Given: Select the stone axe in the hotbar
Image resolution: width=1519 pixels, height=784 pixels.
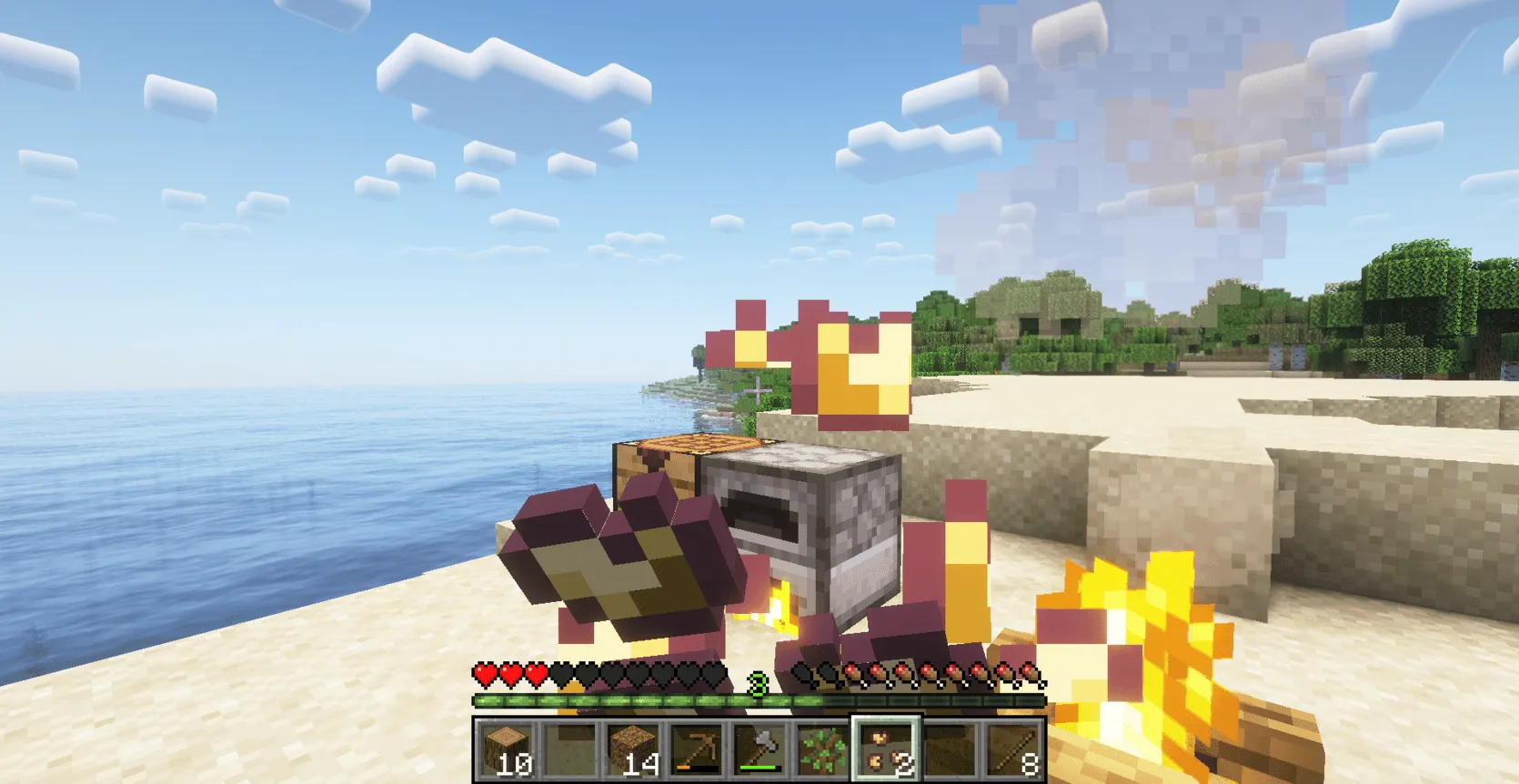Looking at the screenshot, I should [x=760, y=747].
